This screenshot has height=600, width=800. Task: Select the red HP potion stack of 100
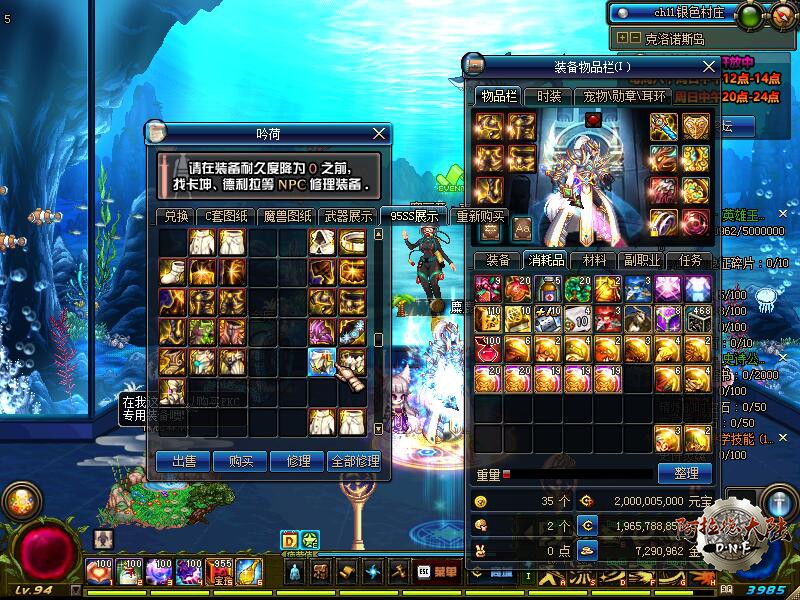pyautogui.click(x=487, y=349)
